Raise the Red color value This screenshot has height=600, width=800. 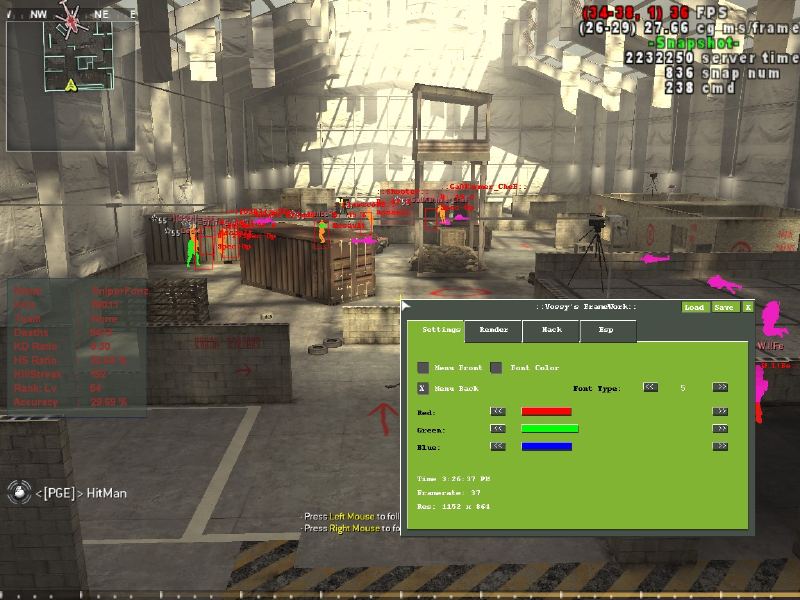720,411
